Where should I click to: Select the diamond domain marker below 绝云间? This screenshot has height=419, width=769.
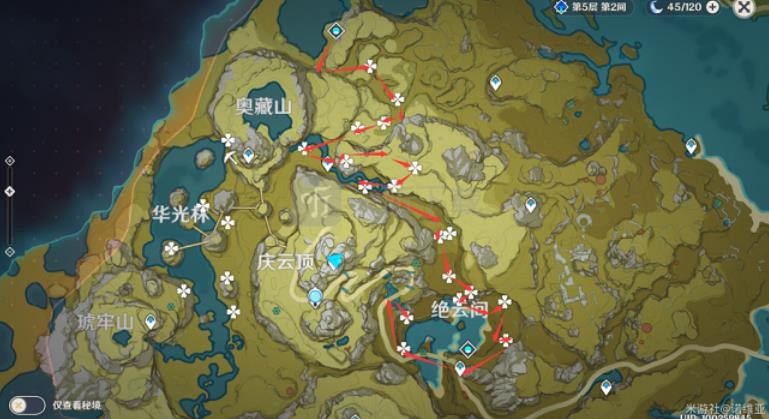[468, 348]
